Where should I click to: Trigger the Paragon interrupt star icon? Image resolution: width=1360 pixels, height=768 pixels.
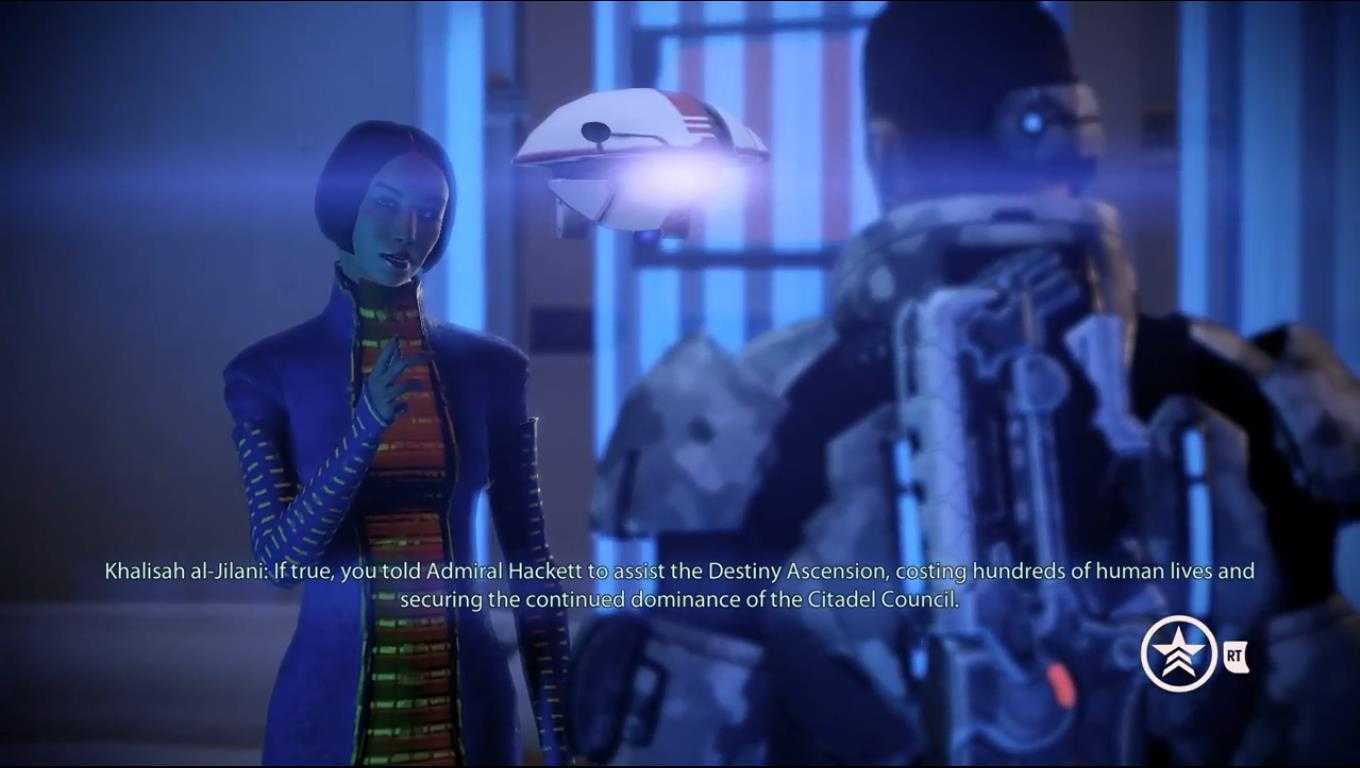[x=1178, y=655]
